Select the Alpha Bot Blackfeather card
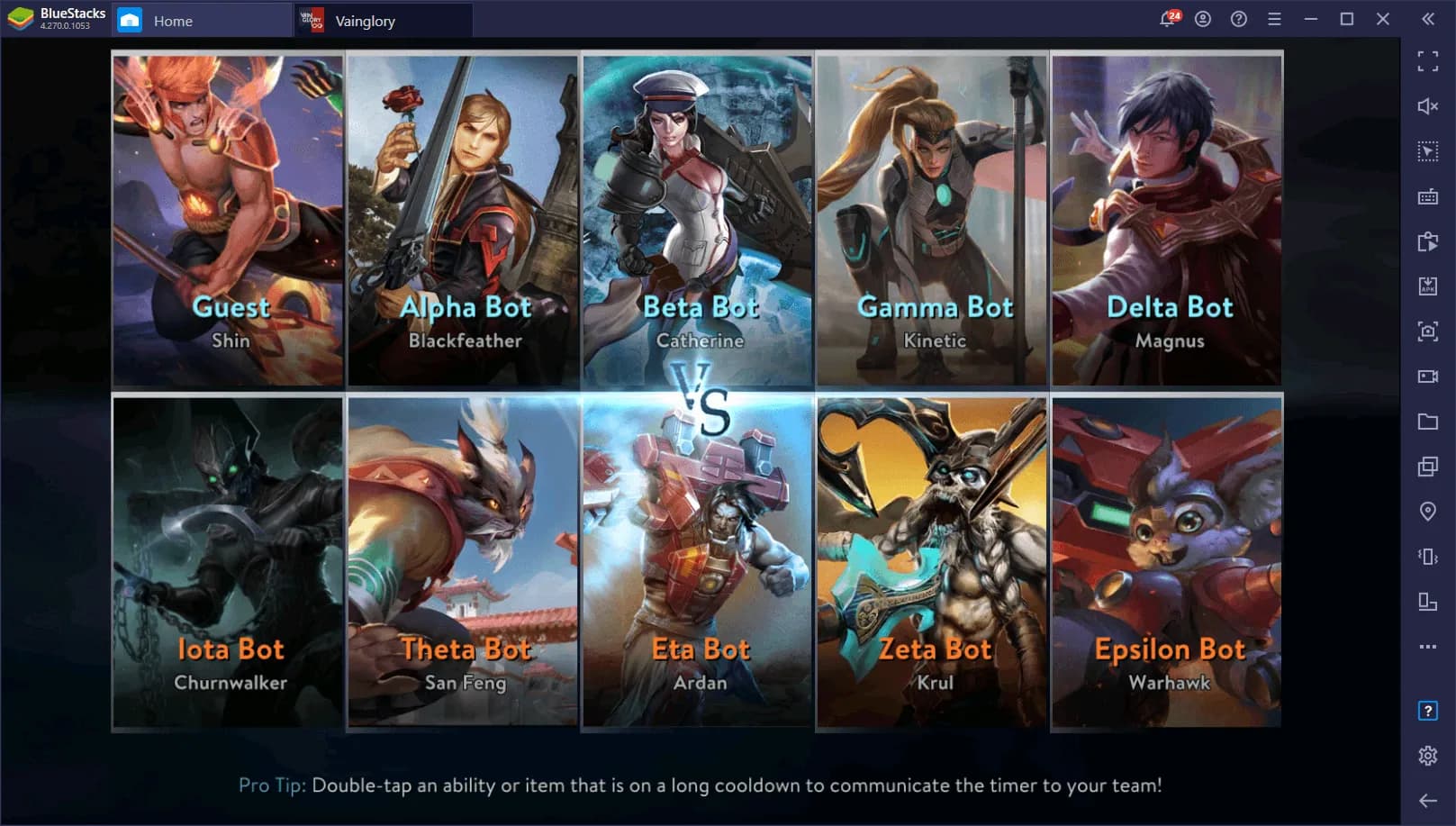 463,216
